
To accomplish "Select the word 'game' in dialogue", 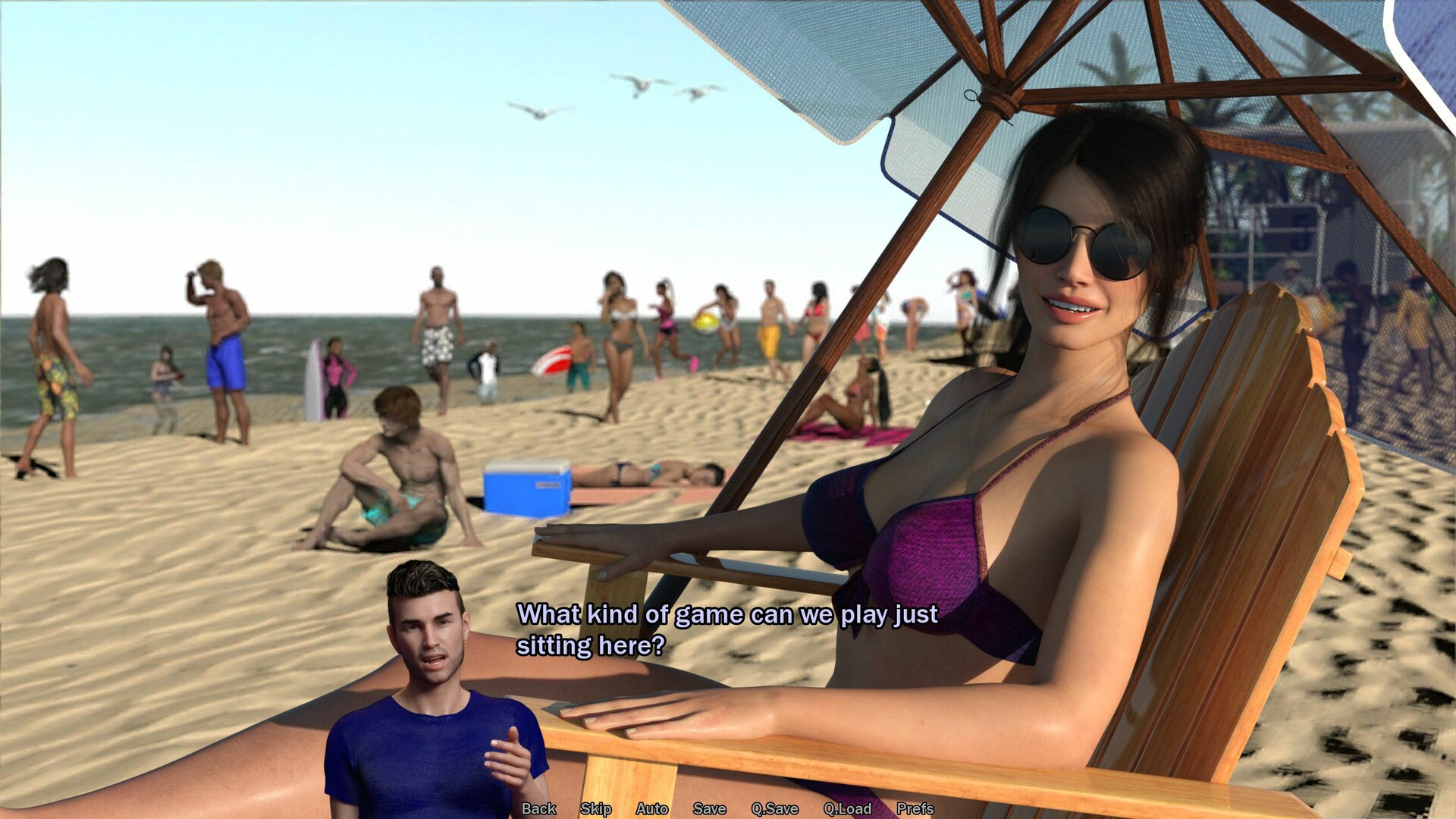I will point(708,615).
